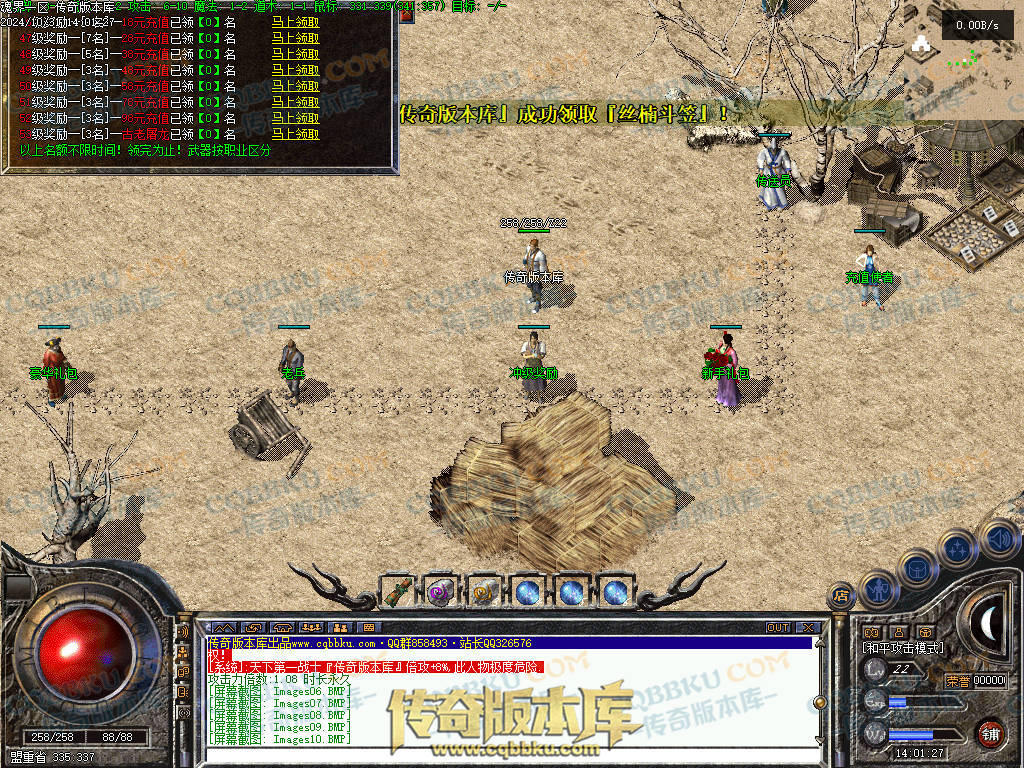1024x768 pixels.
Task: Claim the level 50 reward via 马上领取
Action: 296,86
